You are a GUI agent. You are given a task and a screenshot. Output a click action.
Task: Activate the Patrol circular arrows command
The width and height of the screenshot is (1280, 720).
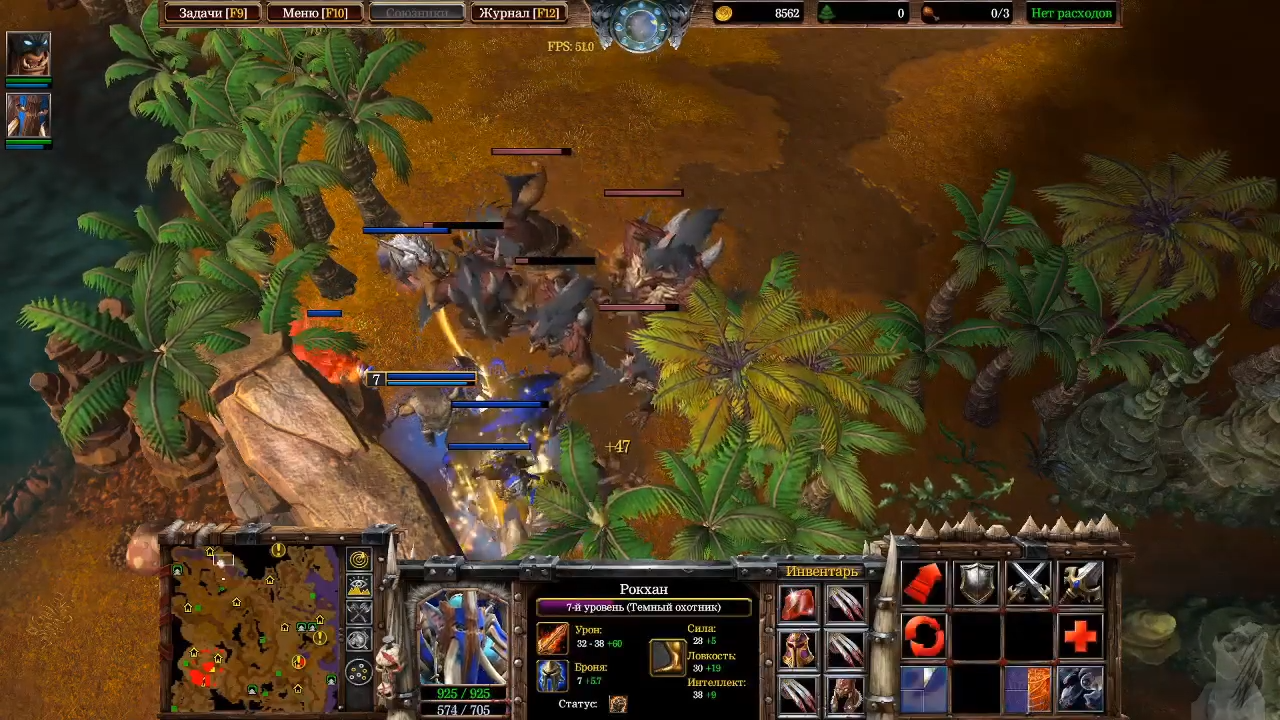click(924, 635)
